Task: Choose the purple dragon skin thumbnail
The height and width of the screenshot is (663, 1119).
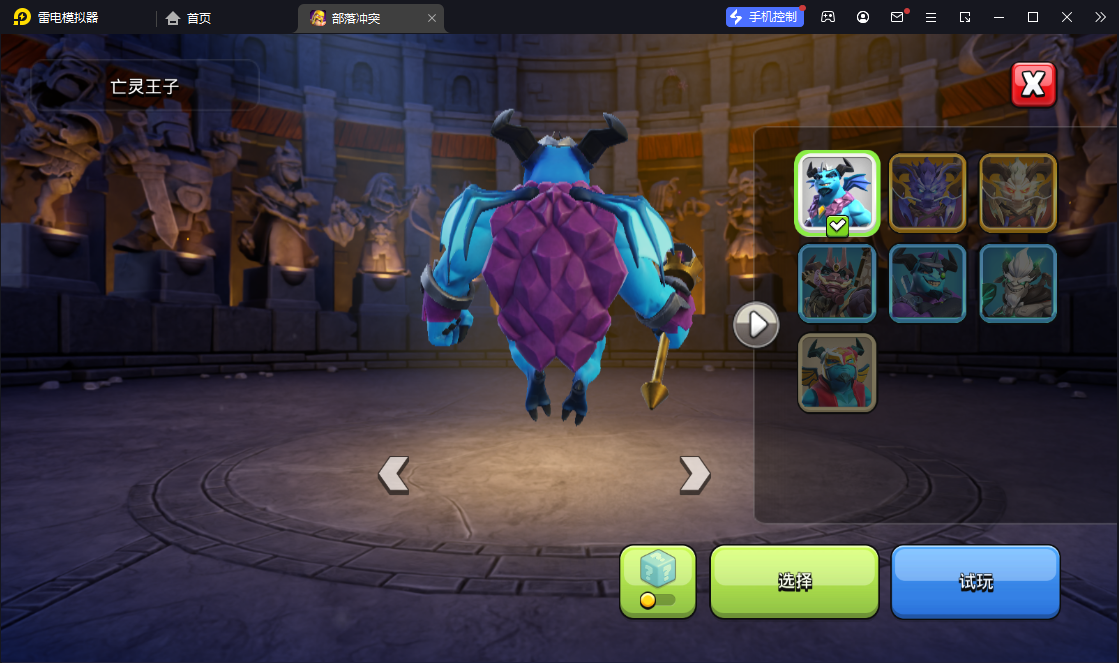Action: point(927,192)
